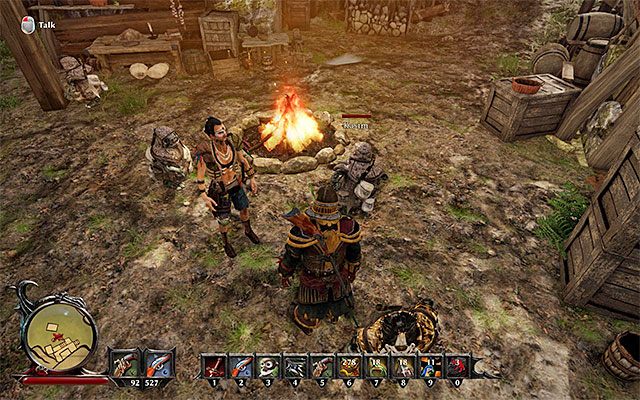
Task: Activate the slot 9 item with count 11
Action: pos(430,366)
